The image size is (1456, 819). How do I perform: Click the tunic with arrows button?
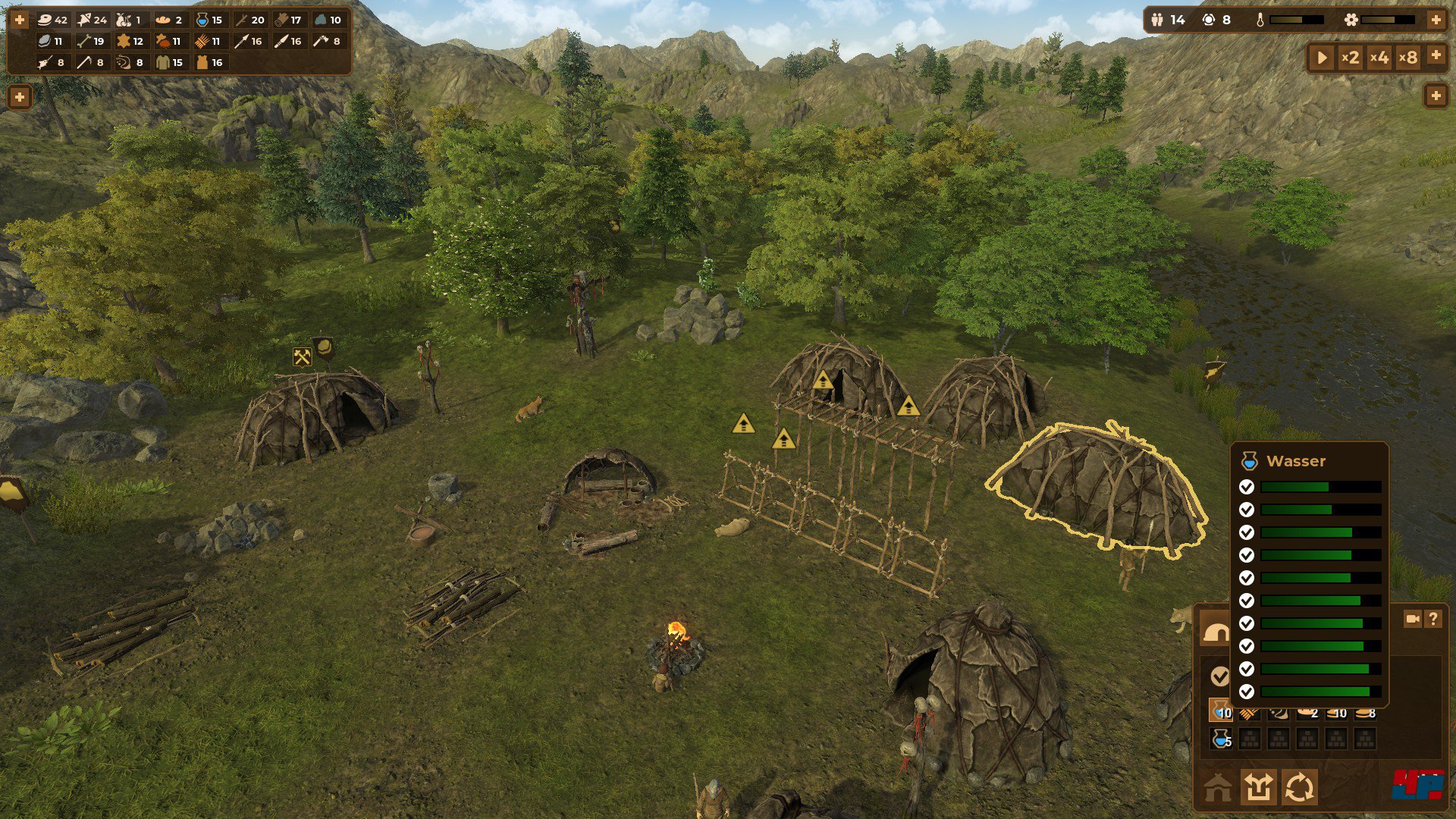pyautogui.click(x=1259, y=787)
